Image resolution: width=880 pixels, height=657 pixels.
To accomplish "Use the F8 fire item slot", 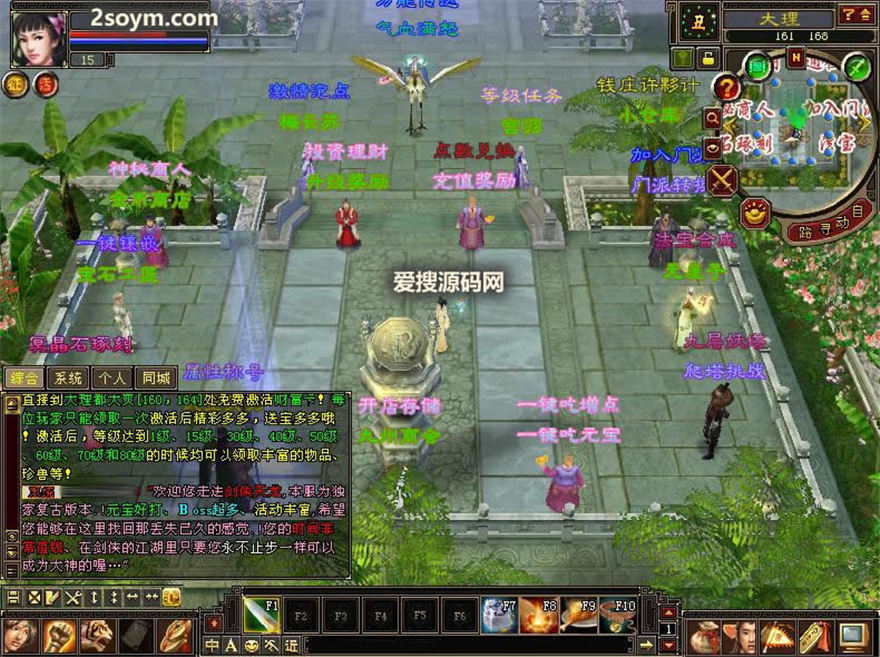I will 539,611.
